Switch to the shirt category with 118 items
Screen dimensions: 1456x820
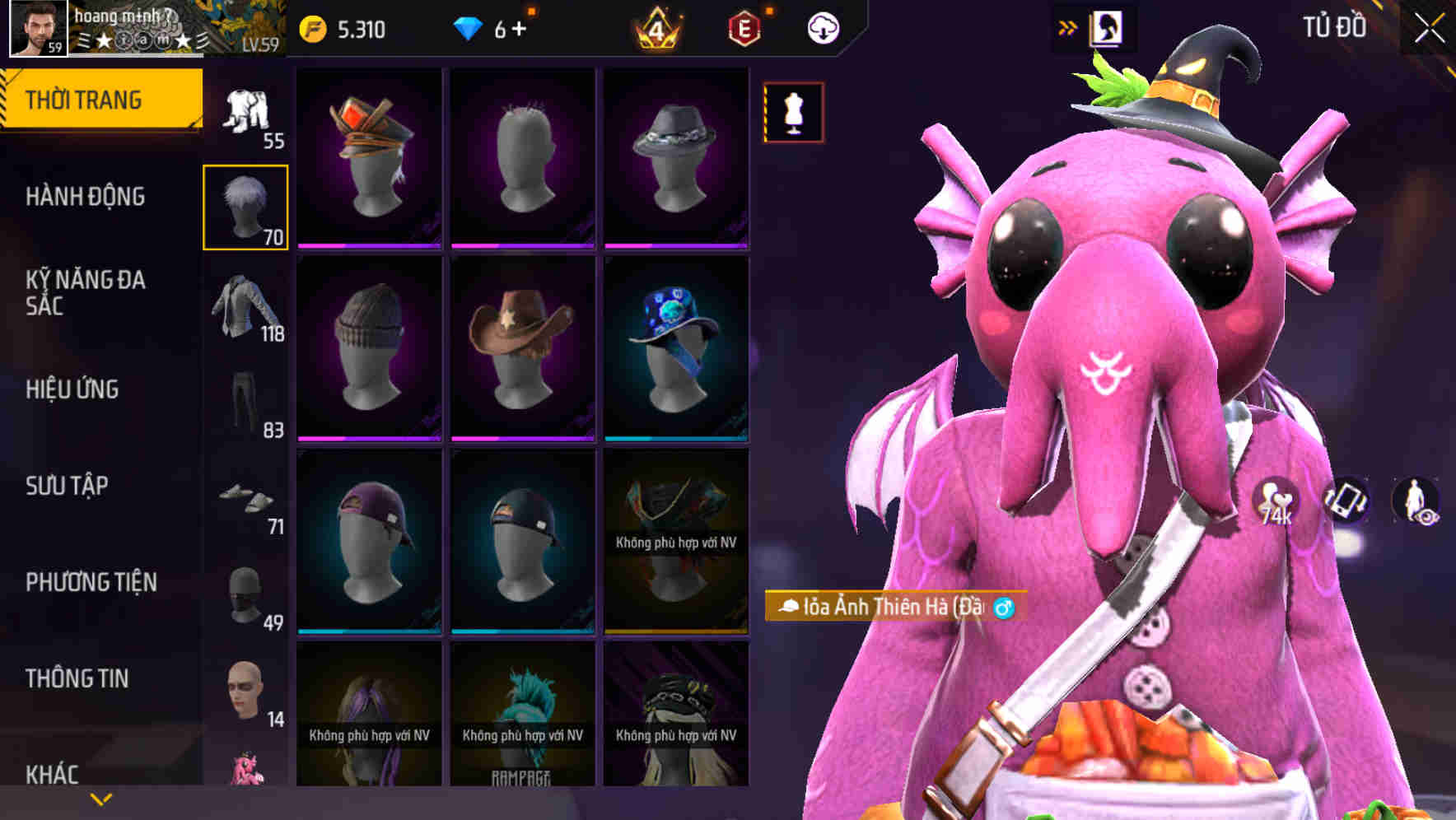[x=246, y=309]
